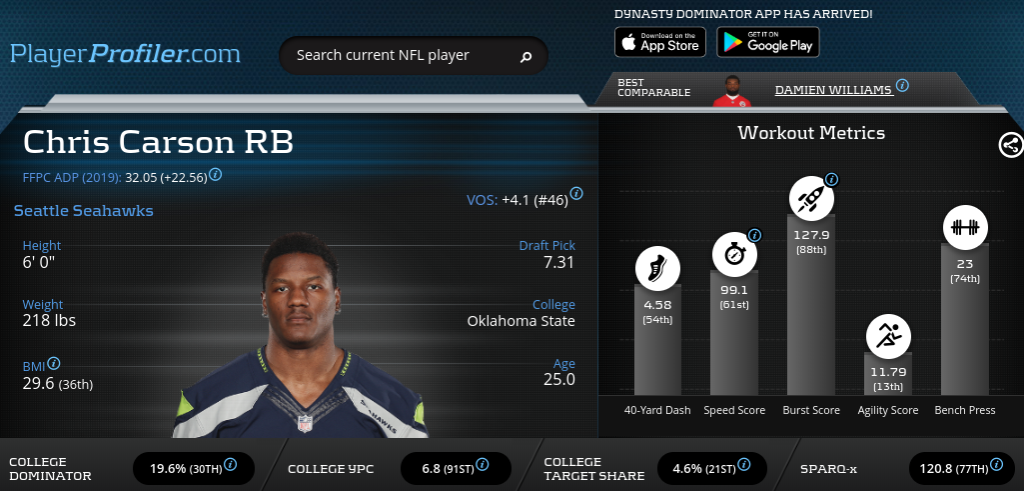
Task: Open the Google Play download badge
Action: (767, 42)
